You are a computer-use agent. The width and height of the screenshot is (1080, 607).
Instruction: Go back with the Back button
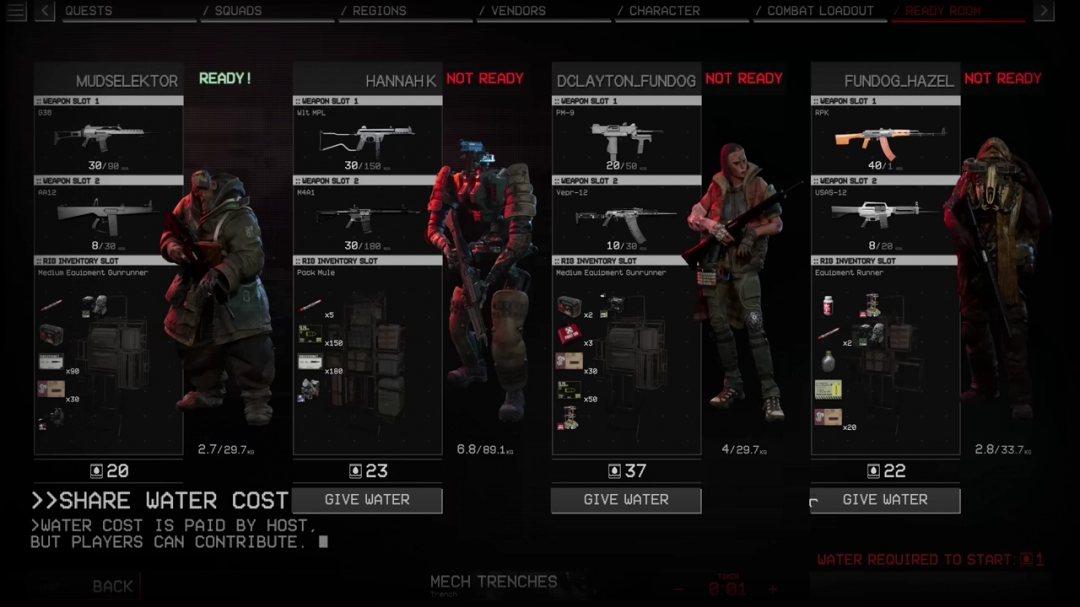click(x=112, y=587)
